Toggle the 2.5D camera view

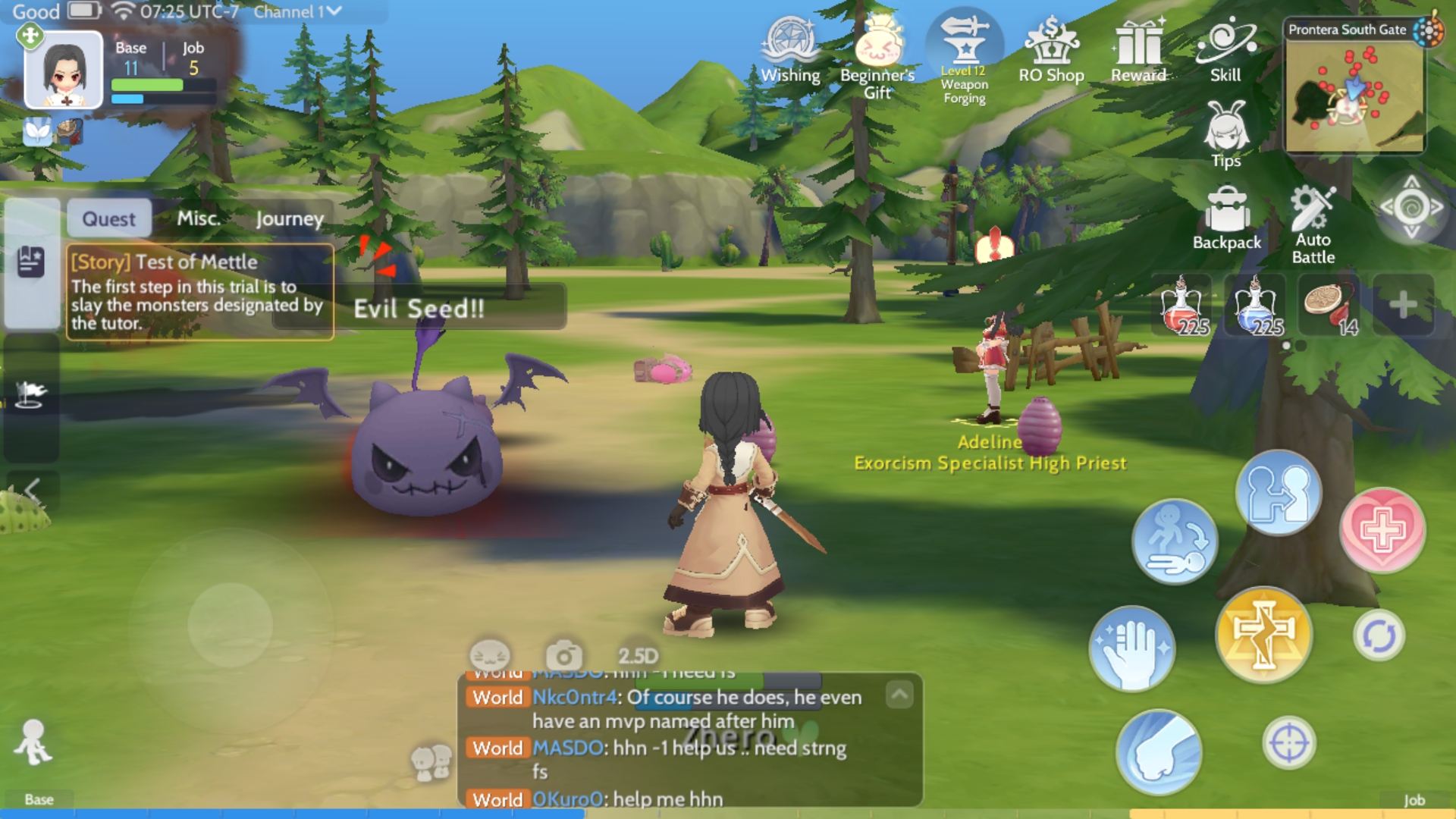tap(635, 654)
